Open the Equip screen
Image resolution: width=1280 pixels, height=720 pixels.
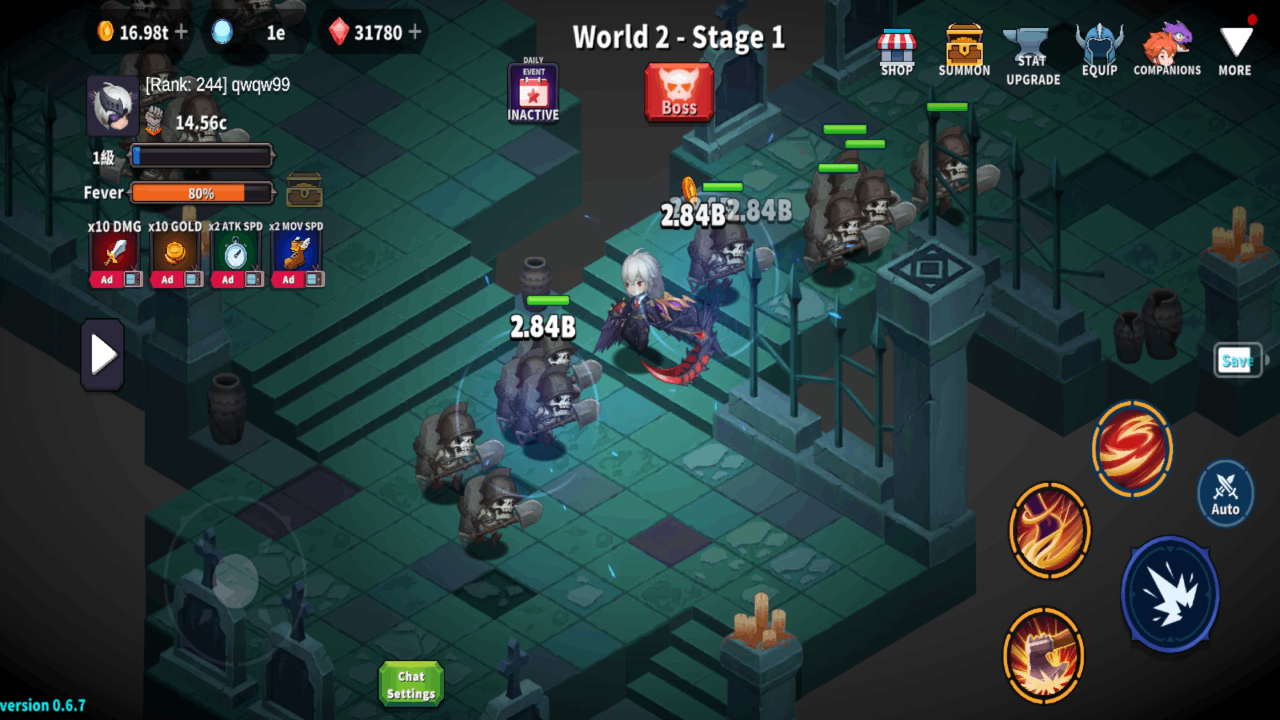1099,48
